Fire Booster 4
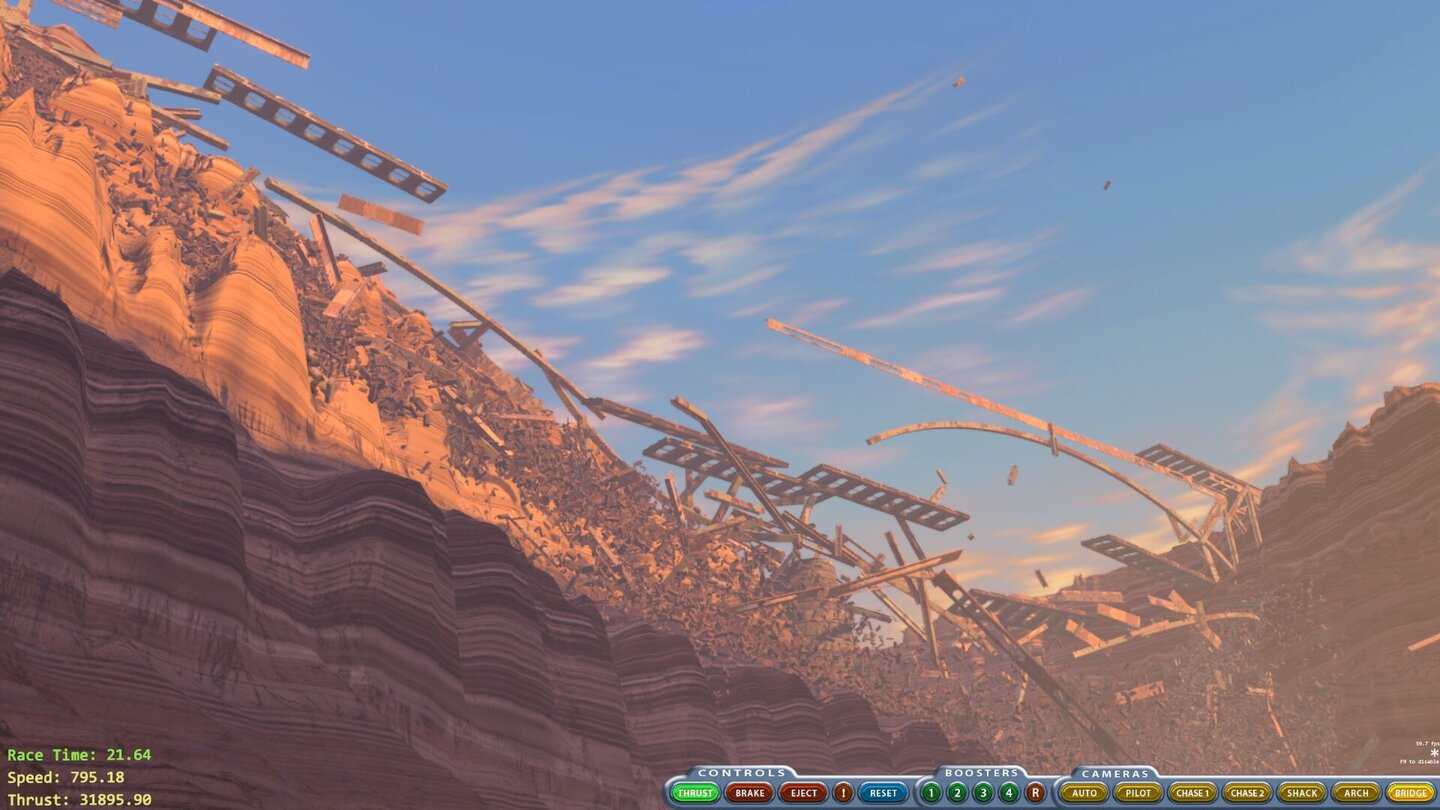This screenshot has height=810, width=1440. 1008,793
